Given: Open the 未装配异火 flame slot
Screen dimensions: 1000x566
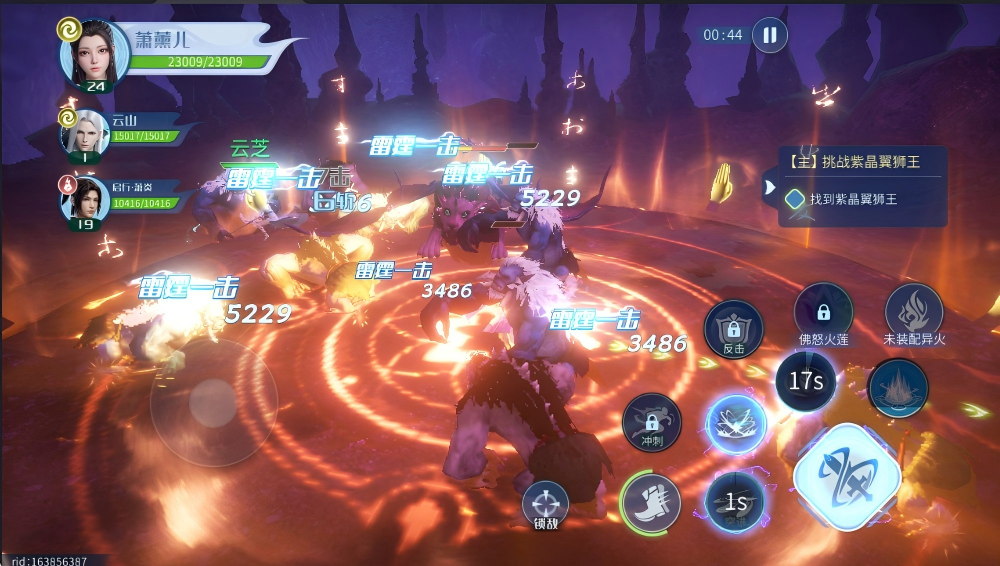Looking at the screenshot, I should [913, 313].
